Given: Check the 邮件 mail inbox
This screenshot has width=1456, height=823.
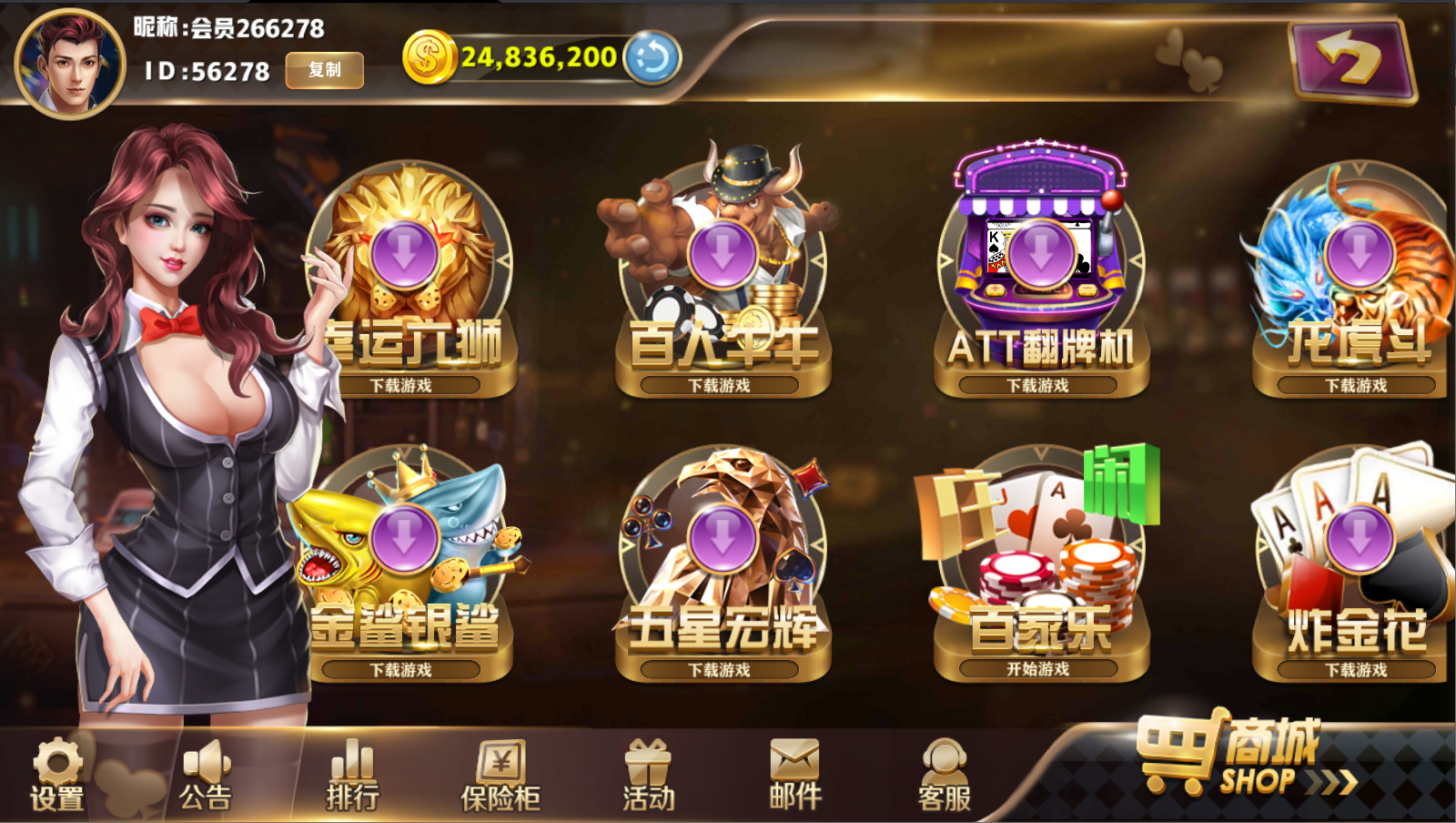Looking at the screenshot, I should coord(795,776).
